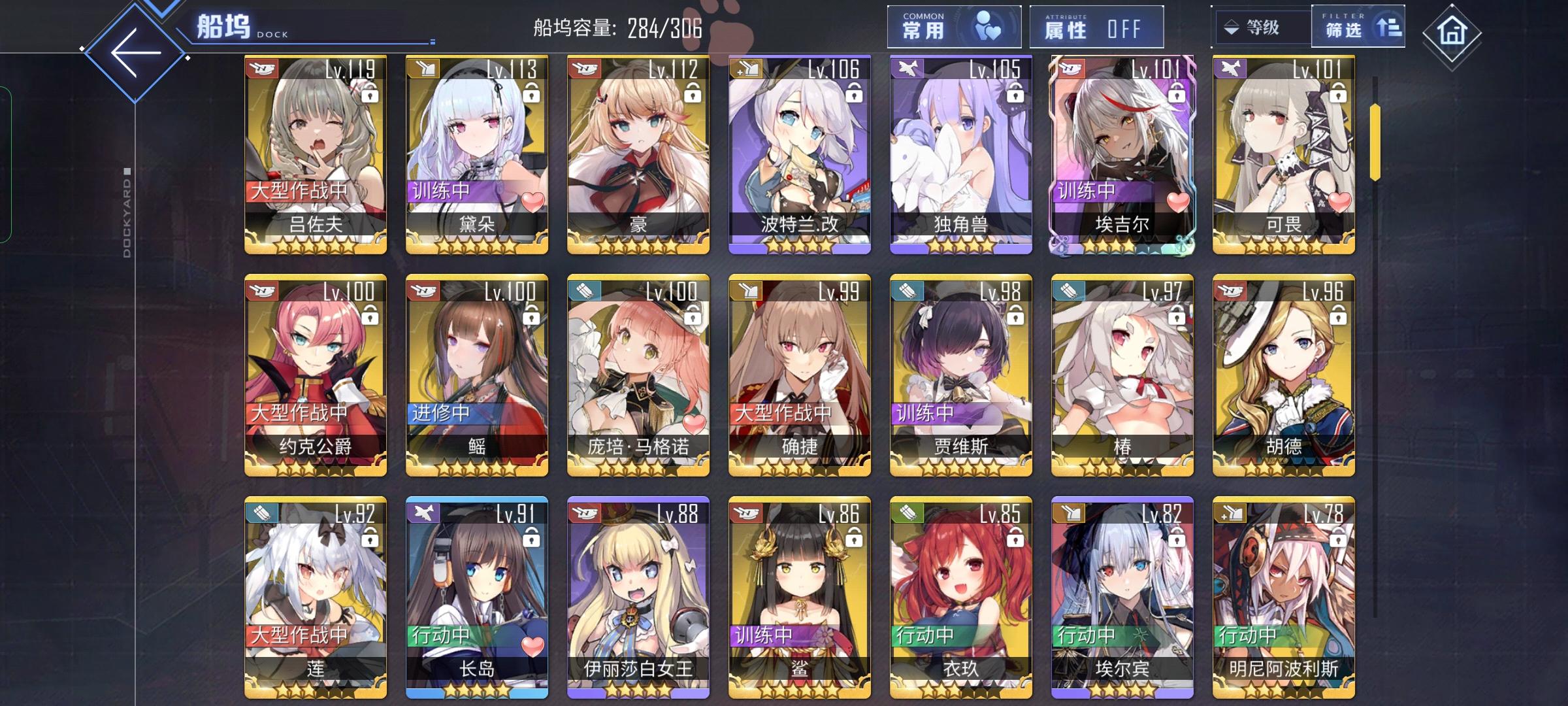Click the sort icon beside 筛选 text
This screenshot has width=1568, height=706.
tap(1391, 28)
